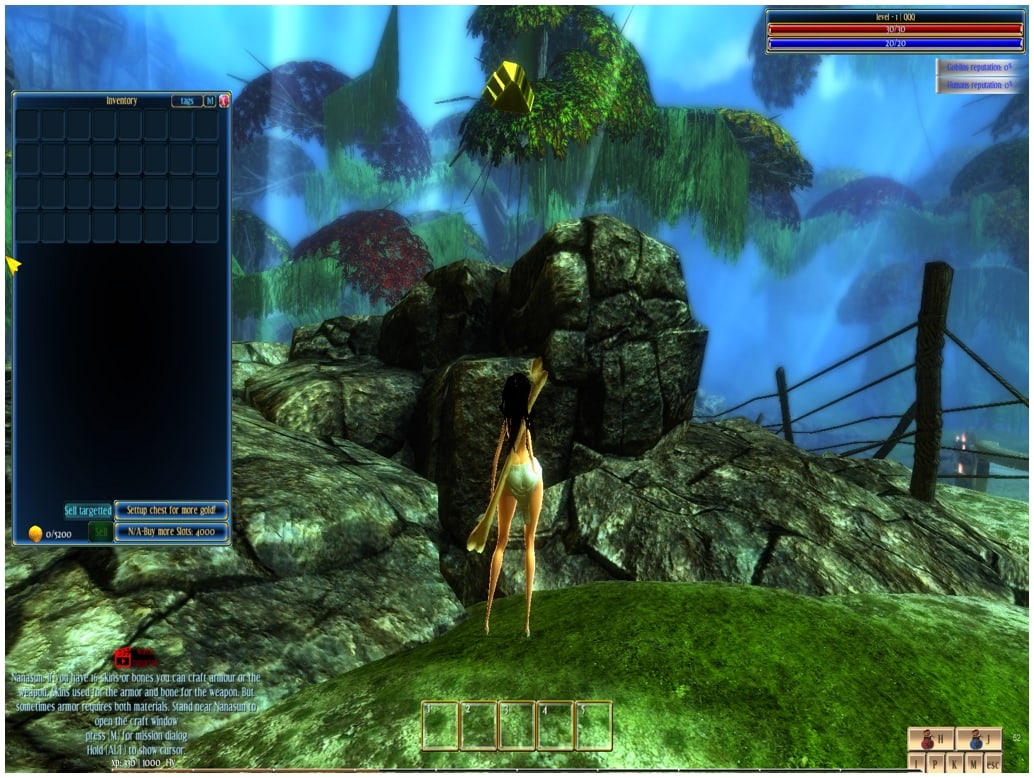Close the Inventory window
The height and width of the screenshot is (778, 1034).
click(x=224, y=100)
